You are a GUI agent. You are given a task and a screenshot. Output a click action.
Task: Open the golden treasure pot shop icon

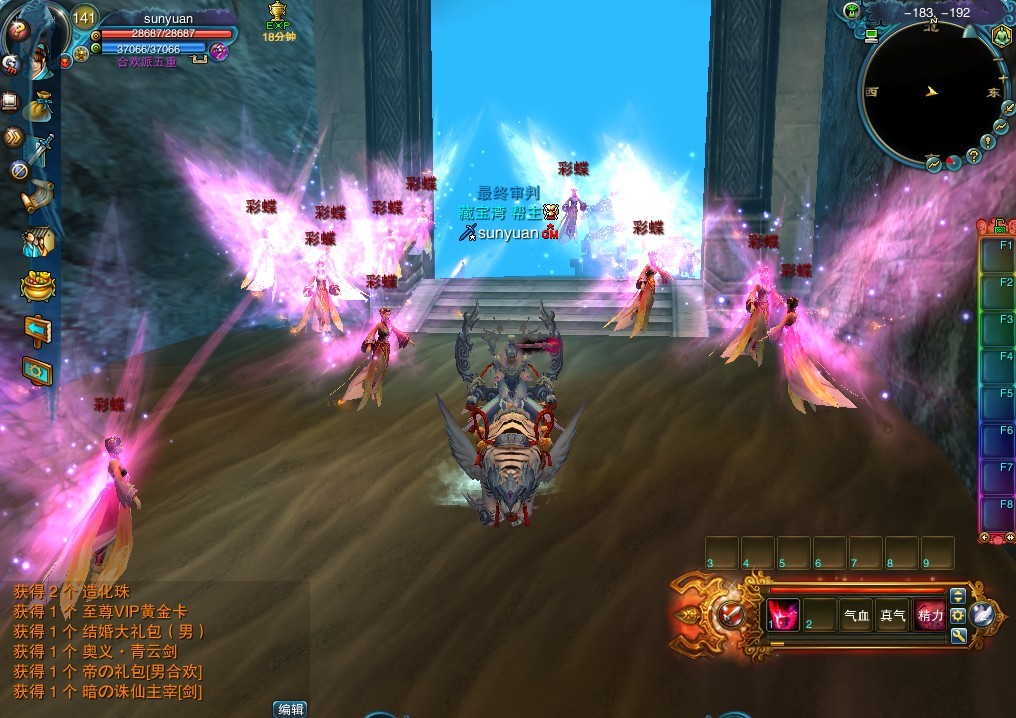[x=38, y=286]
